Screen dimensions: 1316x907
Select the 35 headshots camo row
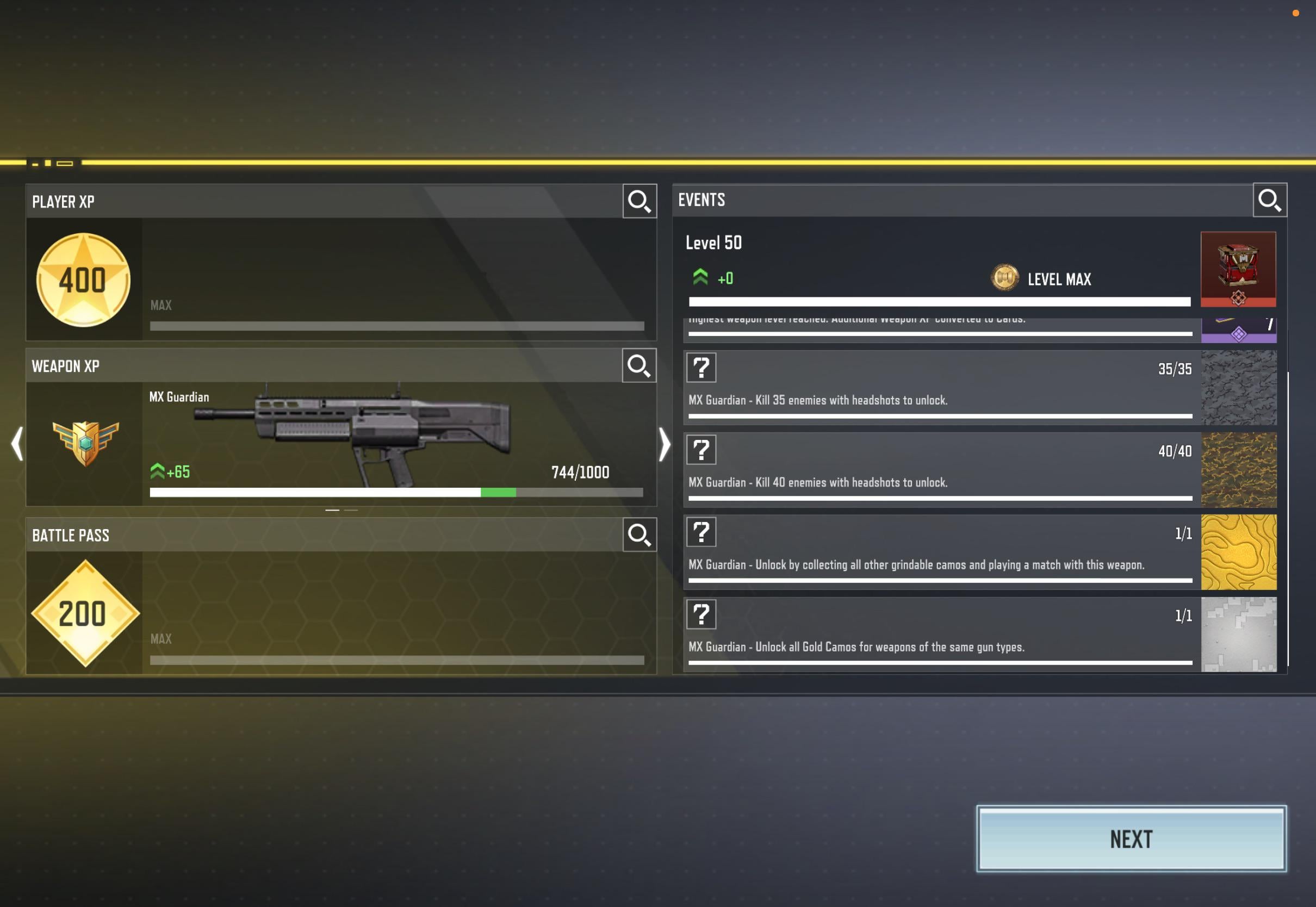[x=940, y=388]
